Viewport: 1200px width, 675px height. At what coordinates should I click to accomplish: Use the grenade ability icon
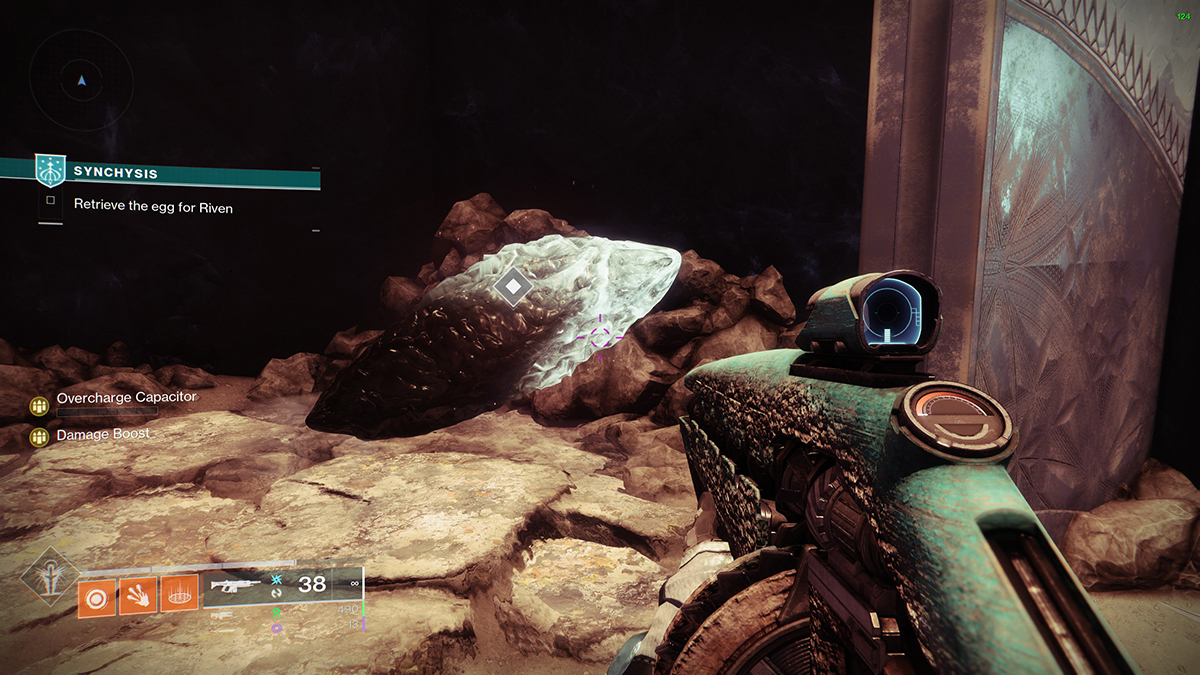97,597
